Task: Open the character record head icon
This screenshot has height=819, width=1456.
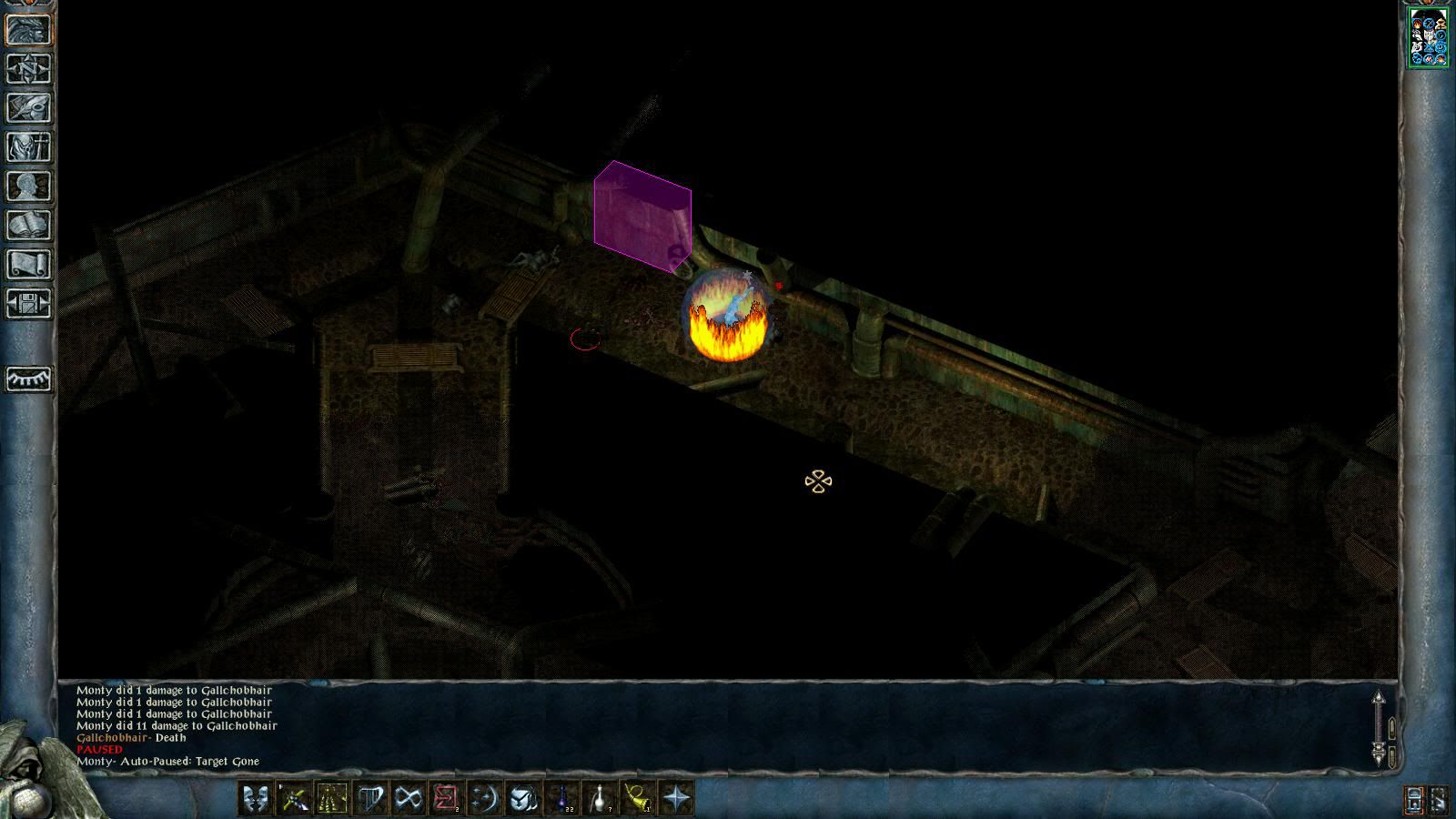Action: click(x=28, y=187)
